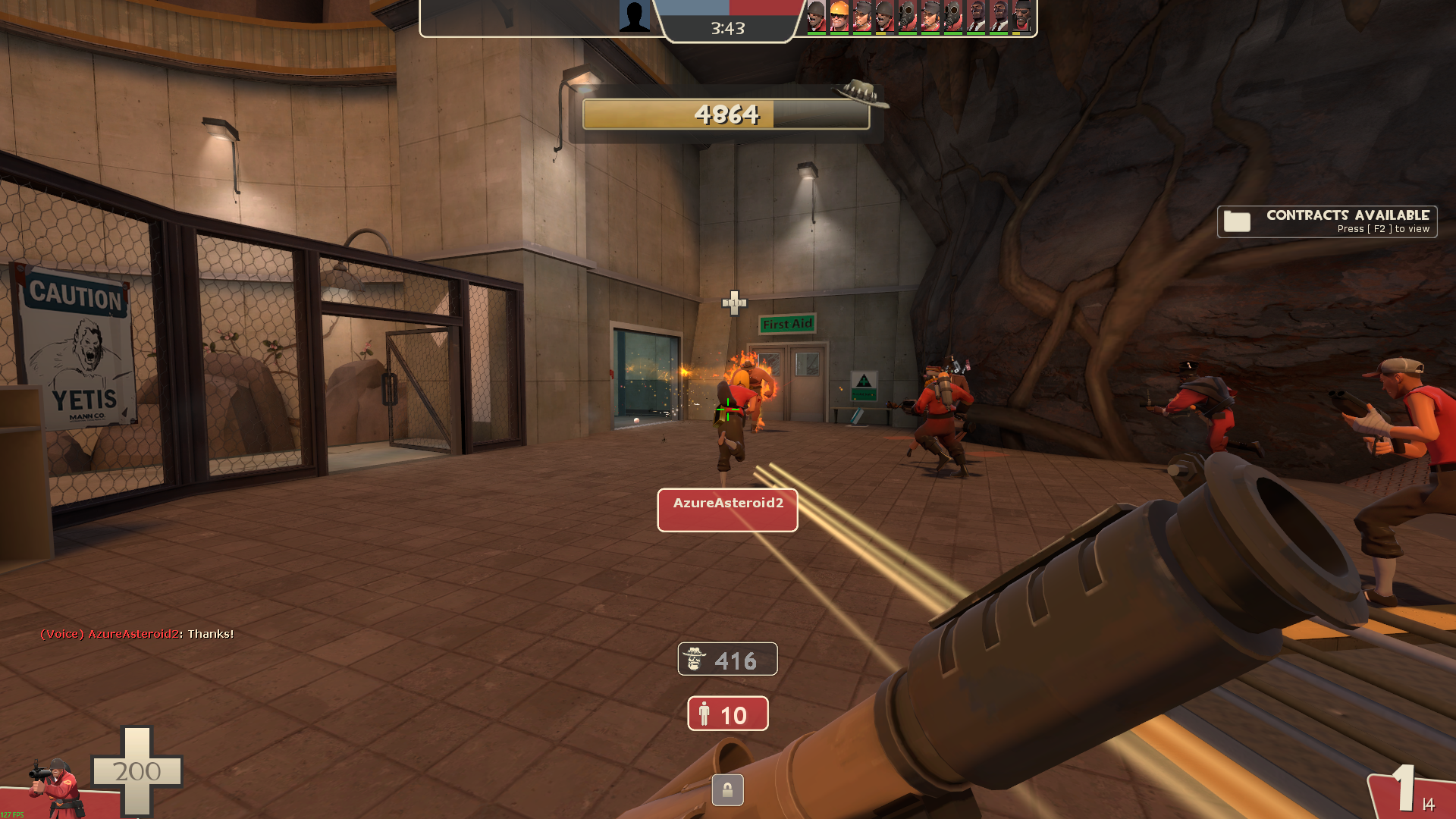Select the Demoman portrait in the team bar
The image size is (1456, 819).
(x=1021, y=16)
